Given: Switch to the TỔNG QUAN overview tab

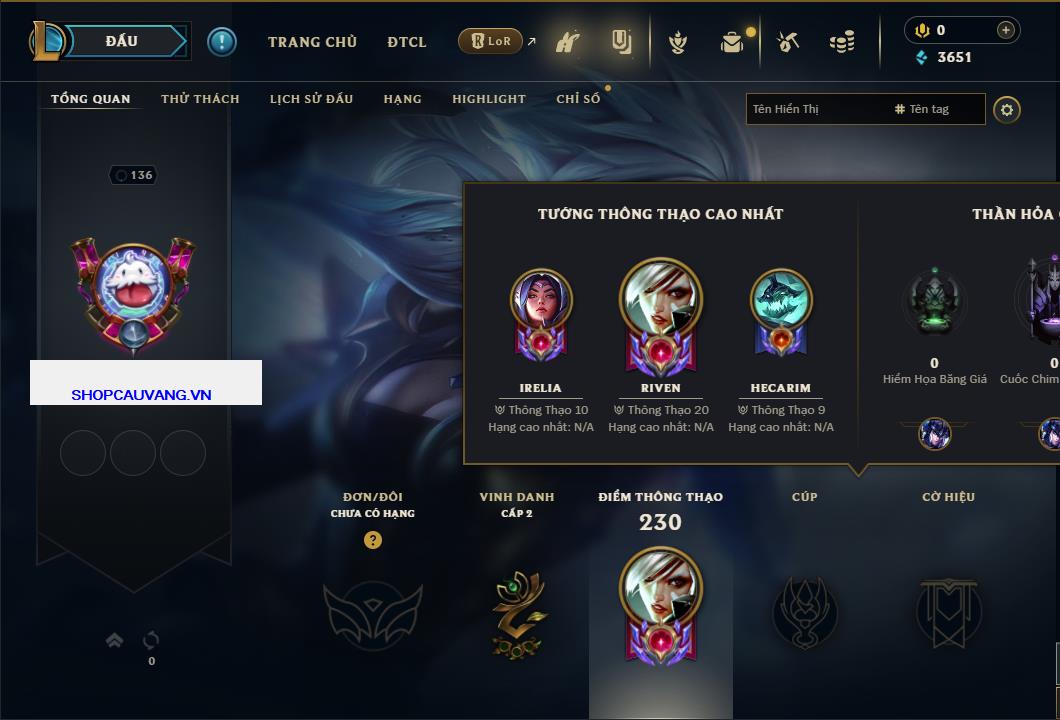Looking at the screenshot, I should 90,99.
